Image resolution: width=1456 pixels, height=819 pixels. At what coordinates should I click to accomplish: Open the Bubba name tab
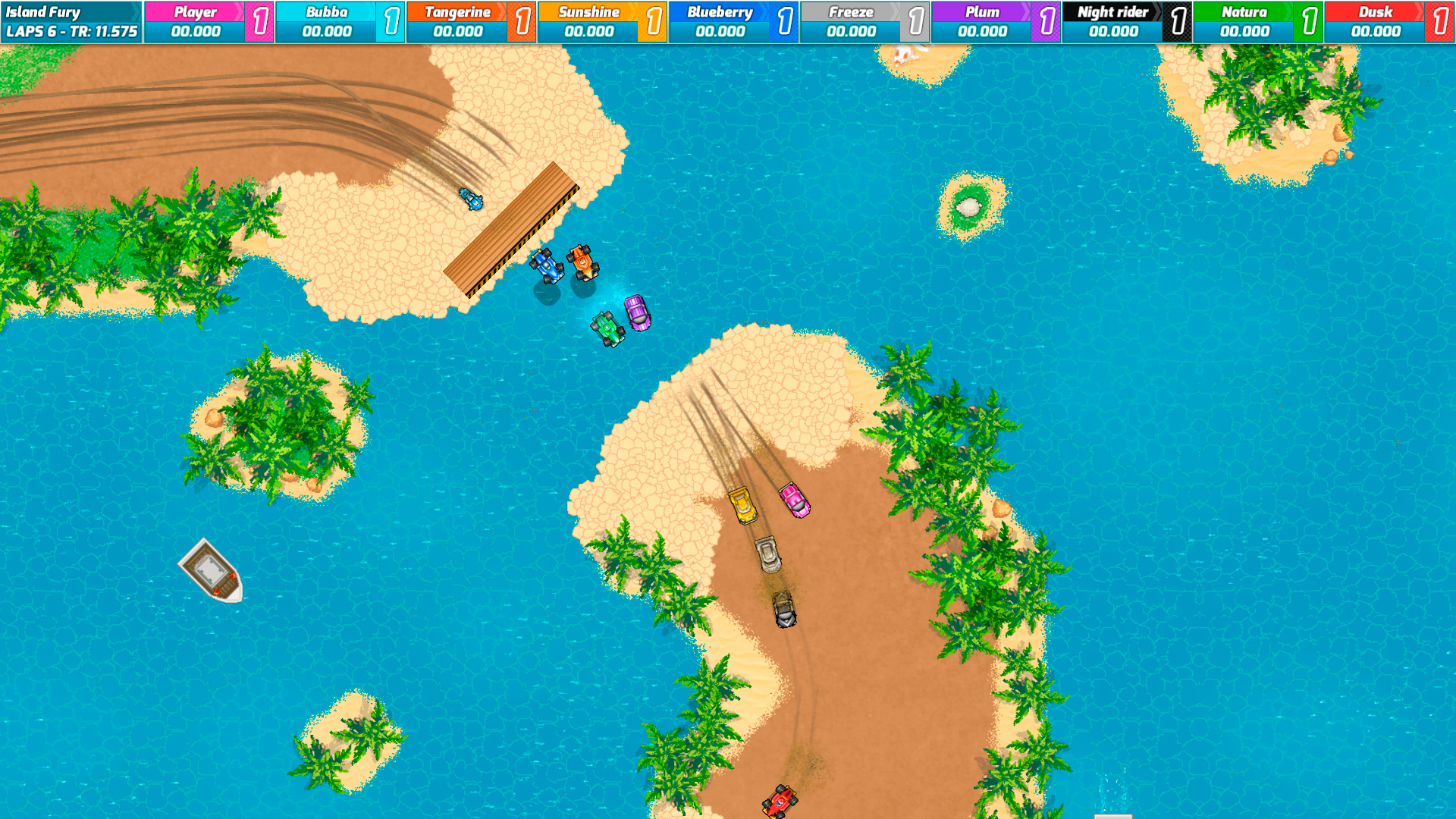pyautogui.click(x=326, y=11)
